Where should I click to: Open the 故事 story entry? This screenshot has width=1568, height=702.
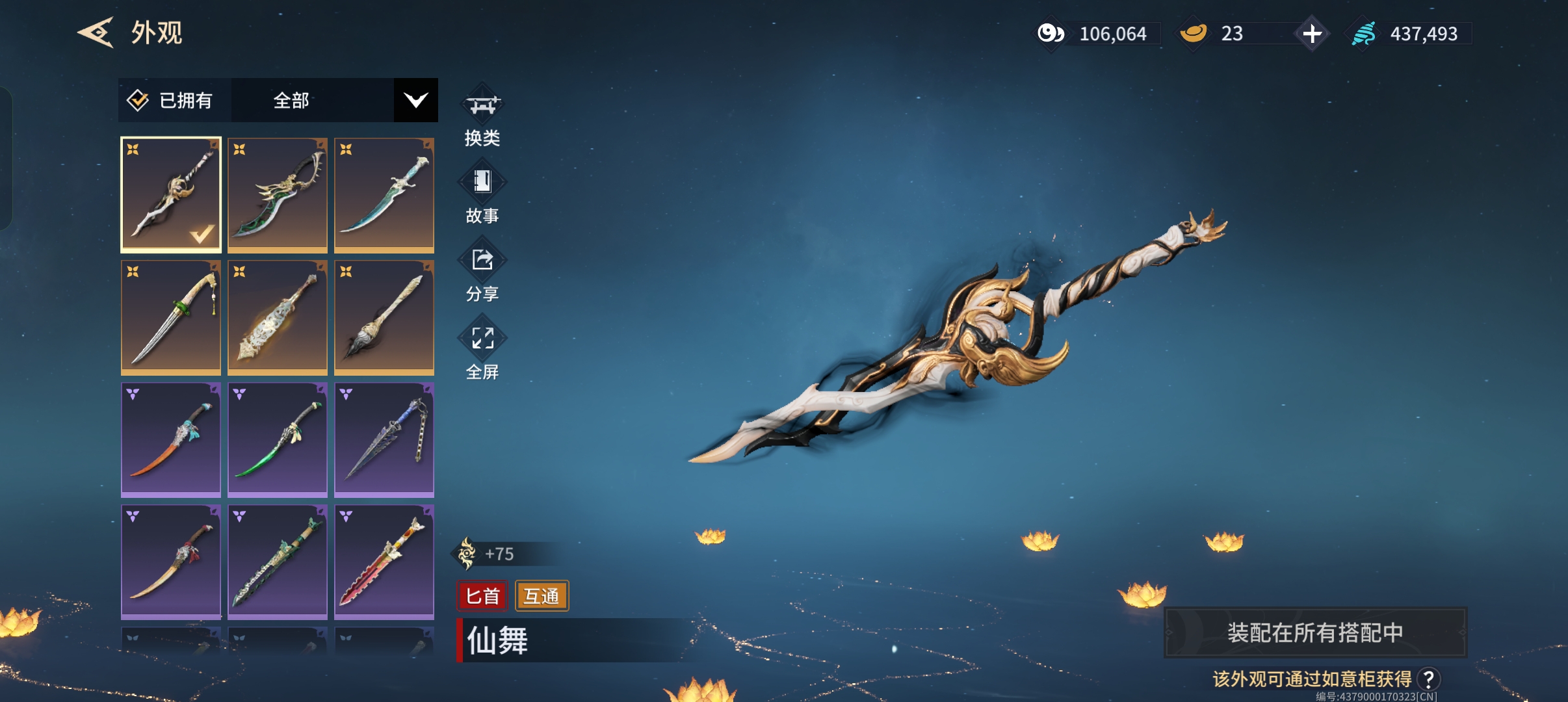(x=482, y=194)
